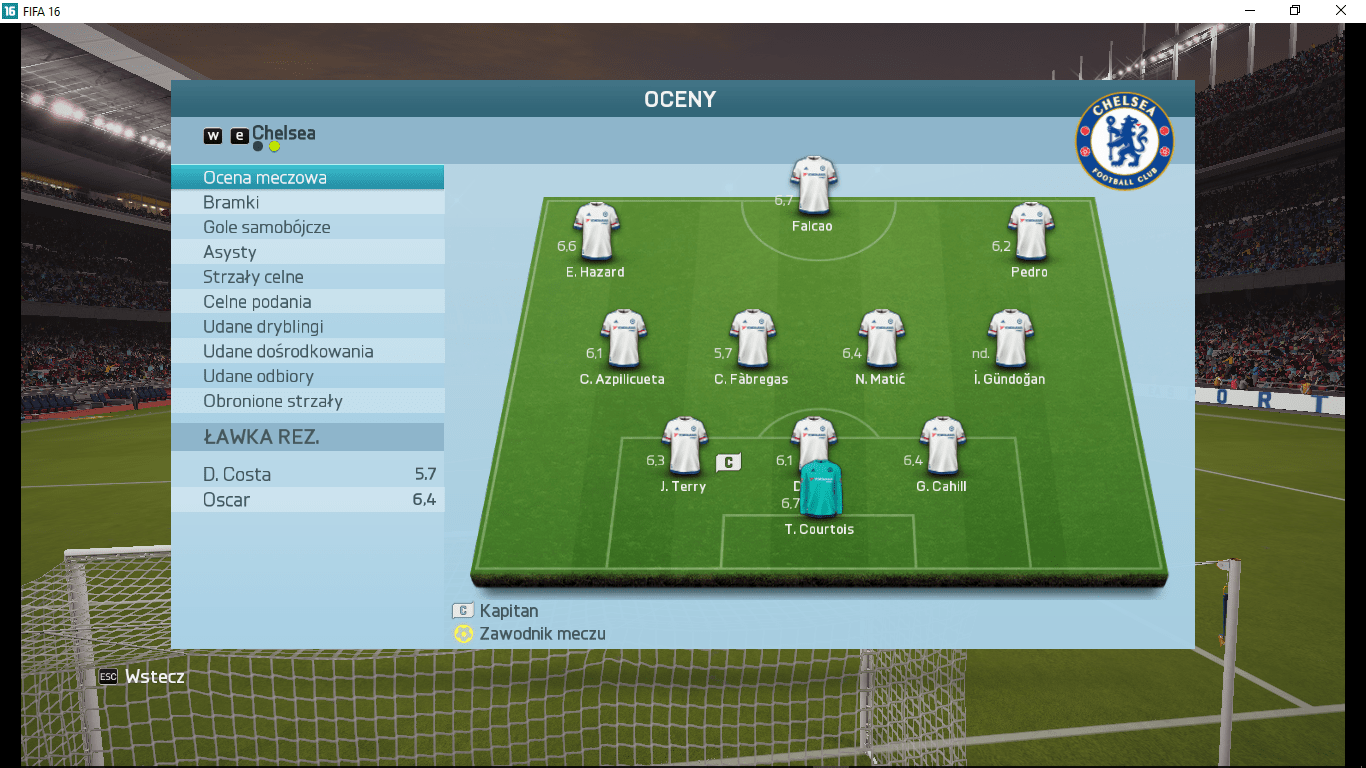Select substitute Oscar row
The width and height of the screenshot is (1366, 768).
tap(307, 500)
